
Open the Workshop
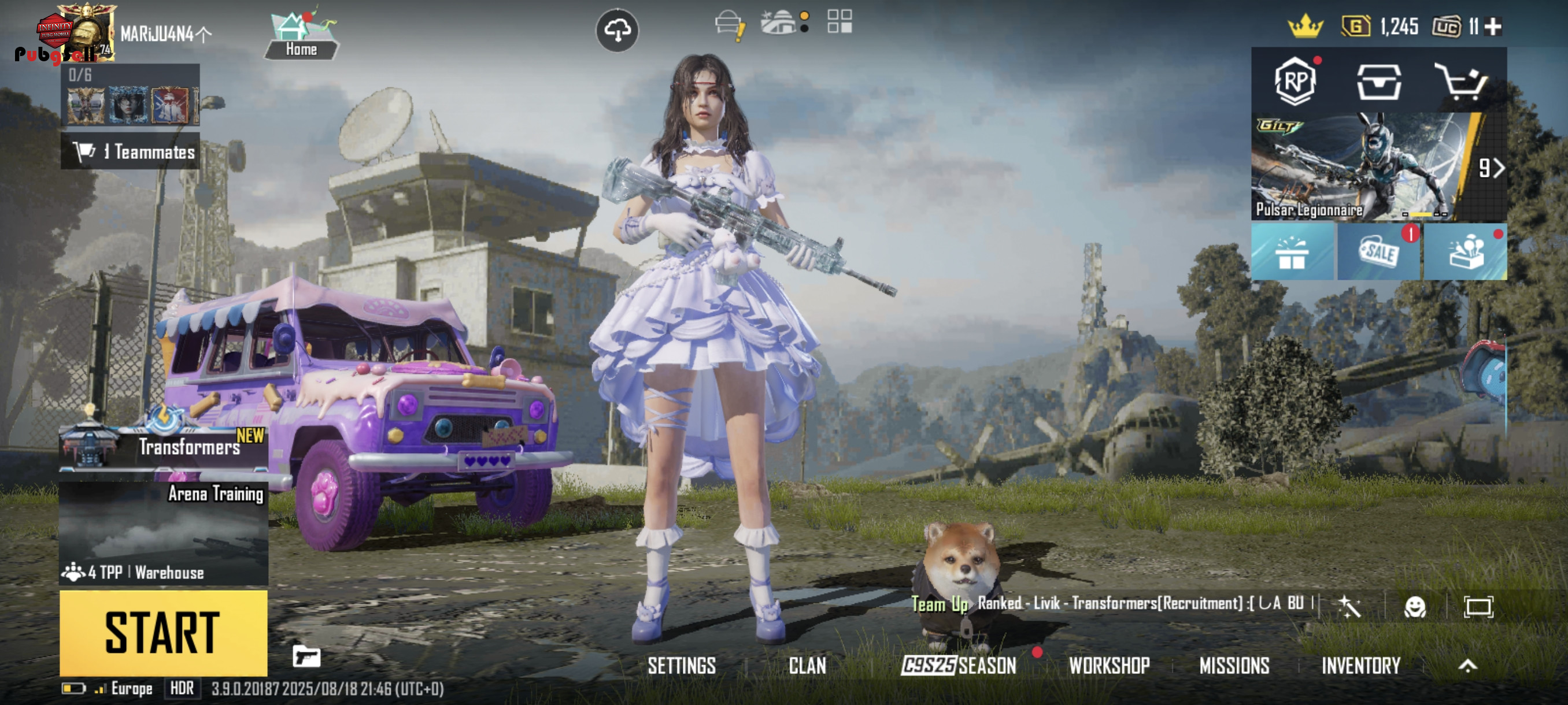pyautogui.click(x=1109, y=666)
